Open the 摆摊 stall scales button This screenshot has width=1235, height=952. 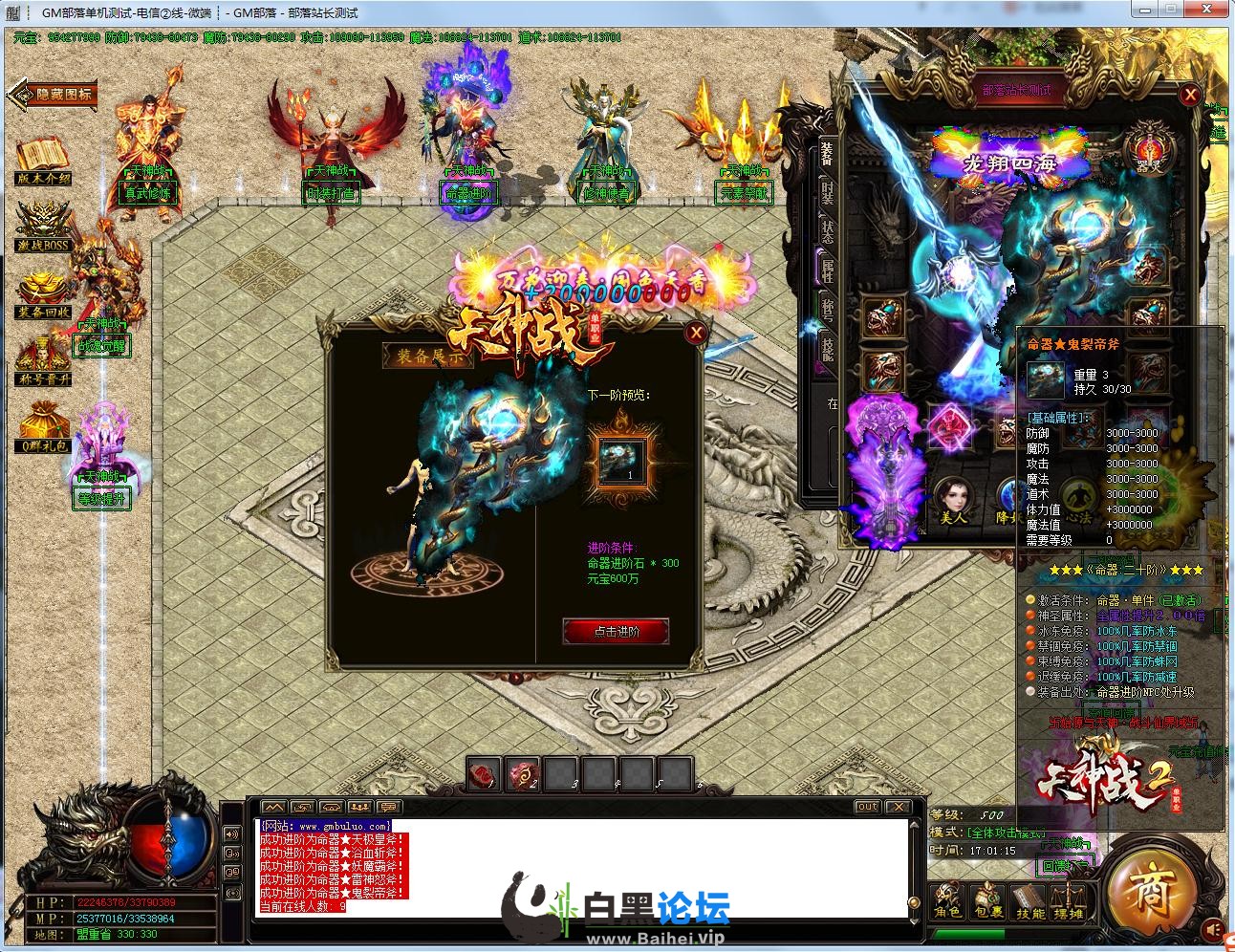pyautogui.click(x=1069, y=901)
